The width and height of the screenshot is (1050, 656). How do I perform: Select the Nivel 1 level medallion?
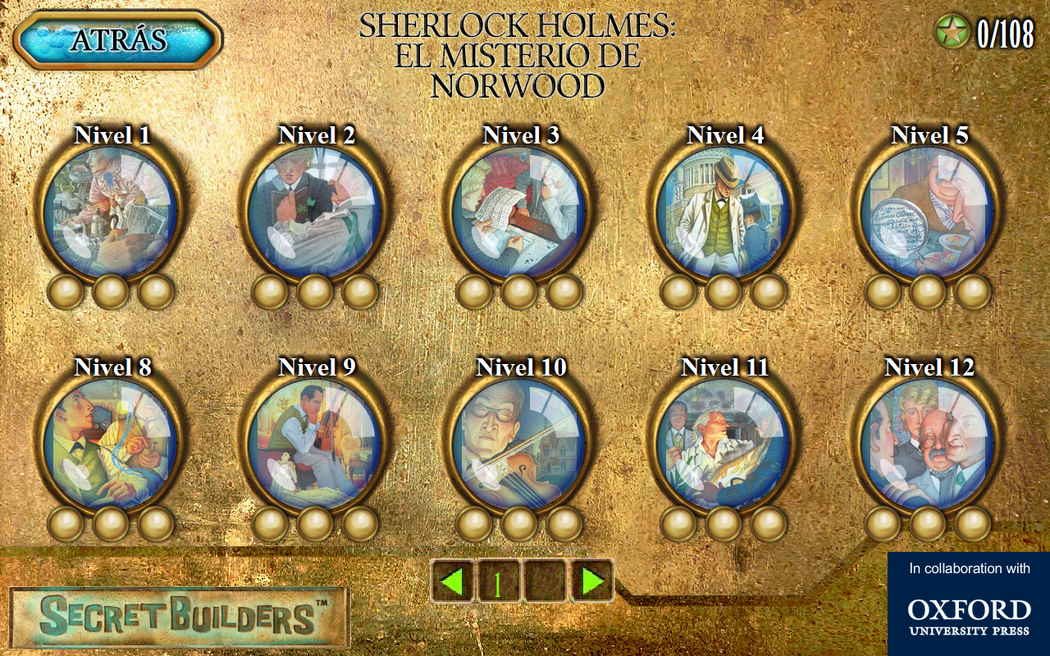point(111,212)
